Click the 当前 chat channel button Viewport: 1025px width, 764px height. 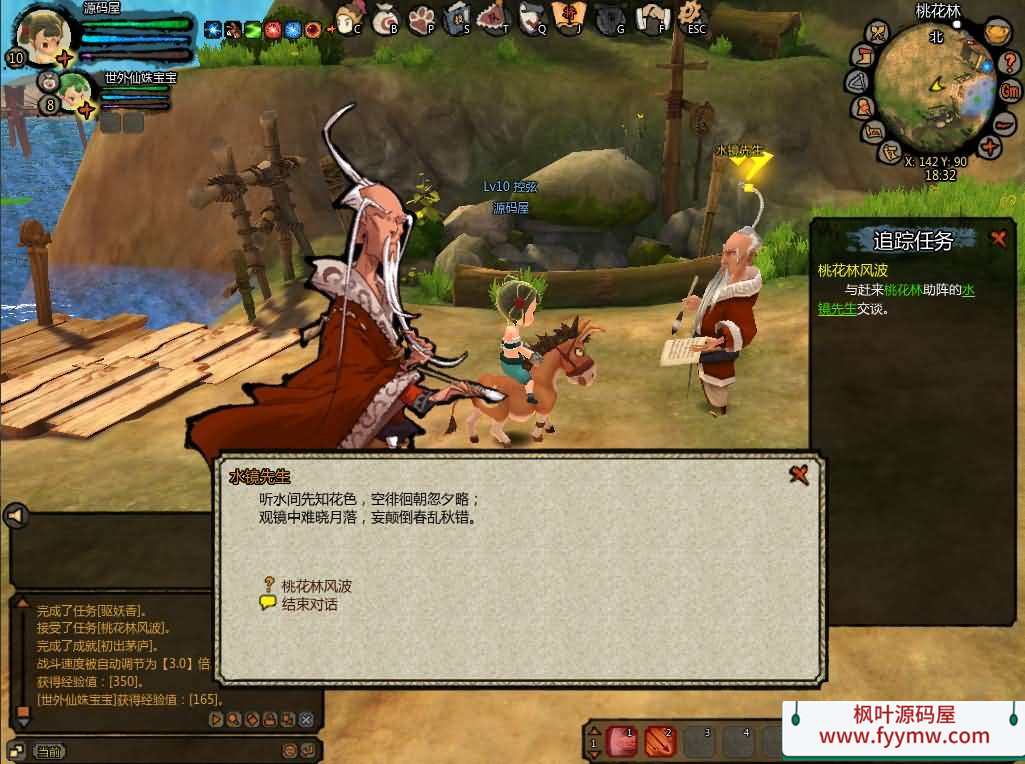[x=49, y=751]
